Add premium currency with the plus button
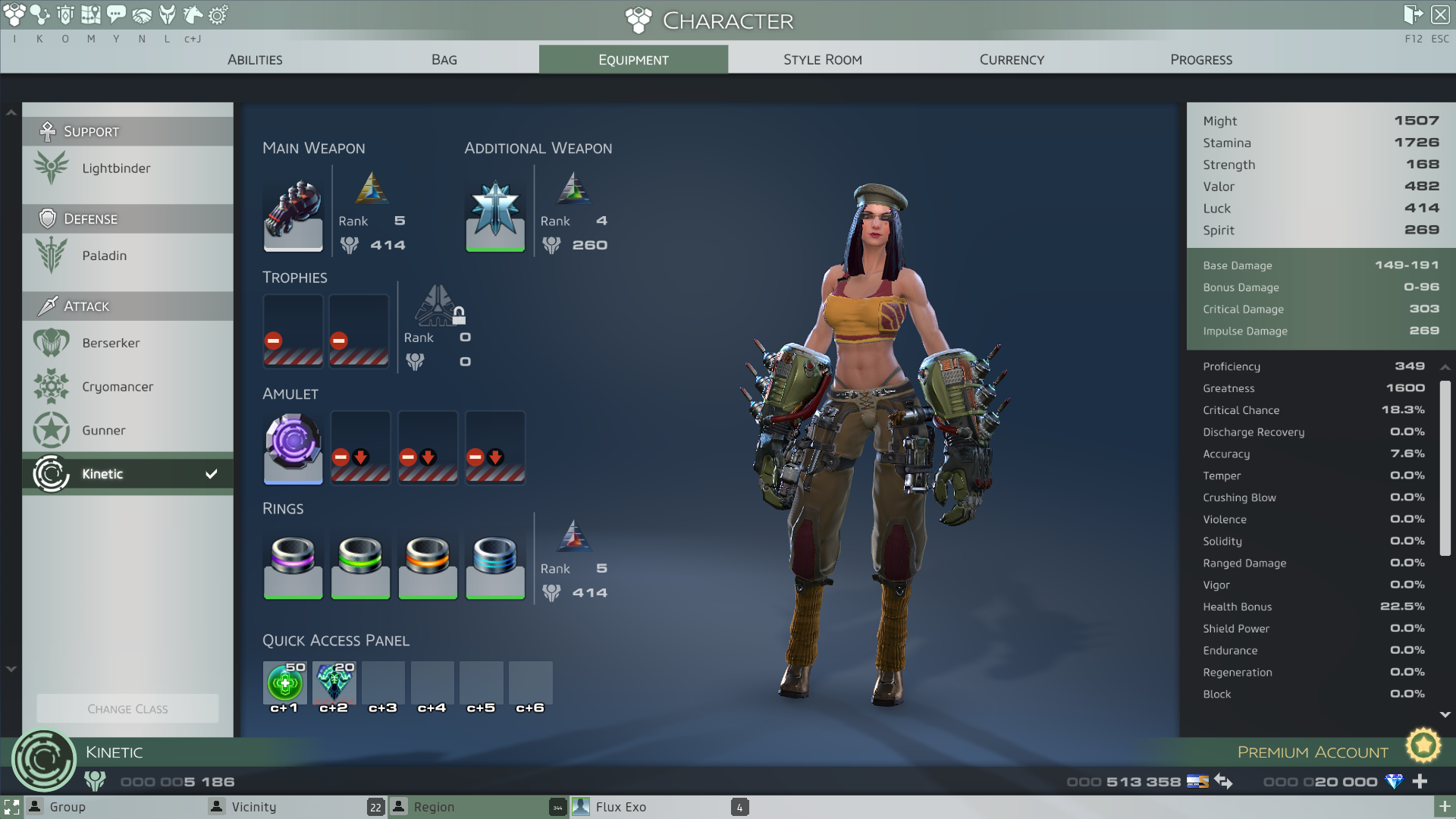 point(1420,781)
